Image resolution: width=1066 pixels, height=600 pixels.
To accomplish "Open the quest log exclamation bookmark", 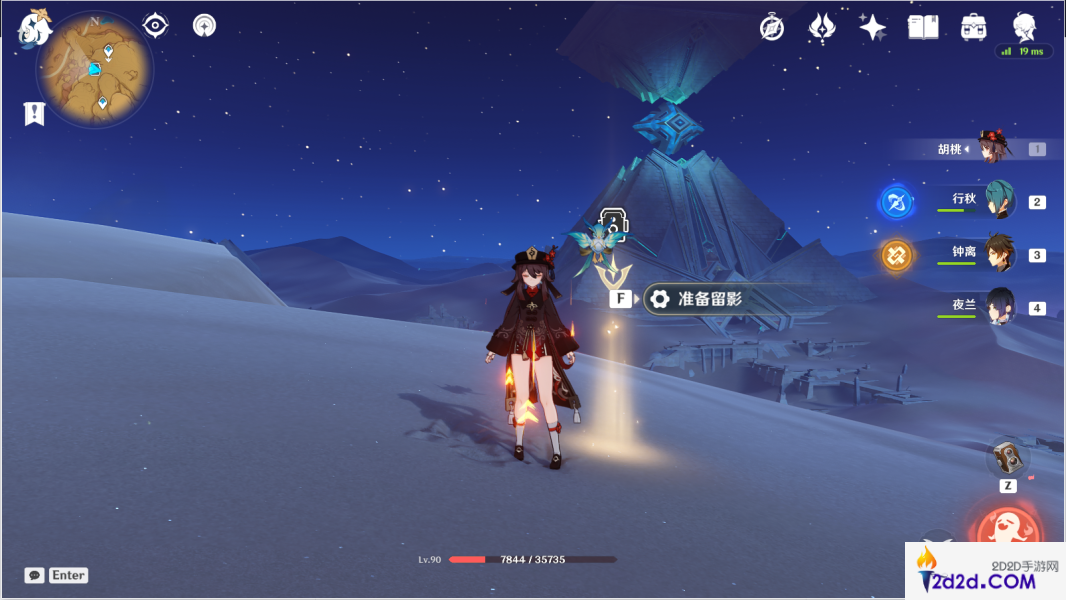I will [x=34, y=114].
